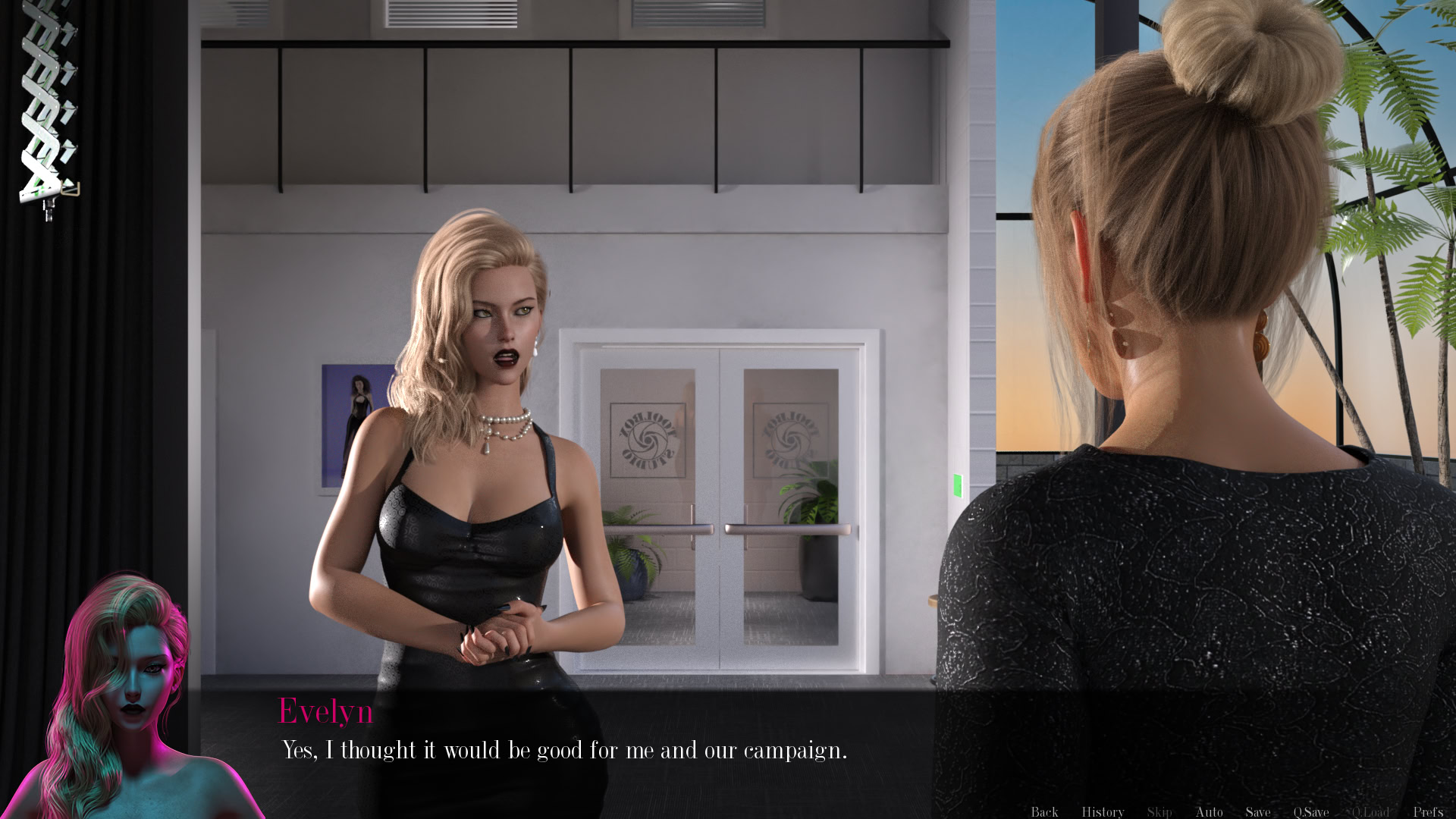Image resolution: width=1456 pixels, height=819 pixels.
Task: Open the dialogue History log
Action: [1103, 811]
